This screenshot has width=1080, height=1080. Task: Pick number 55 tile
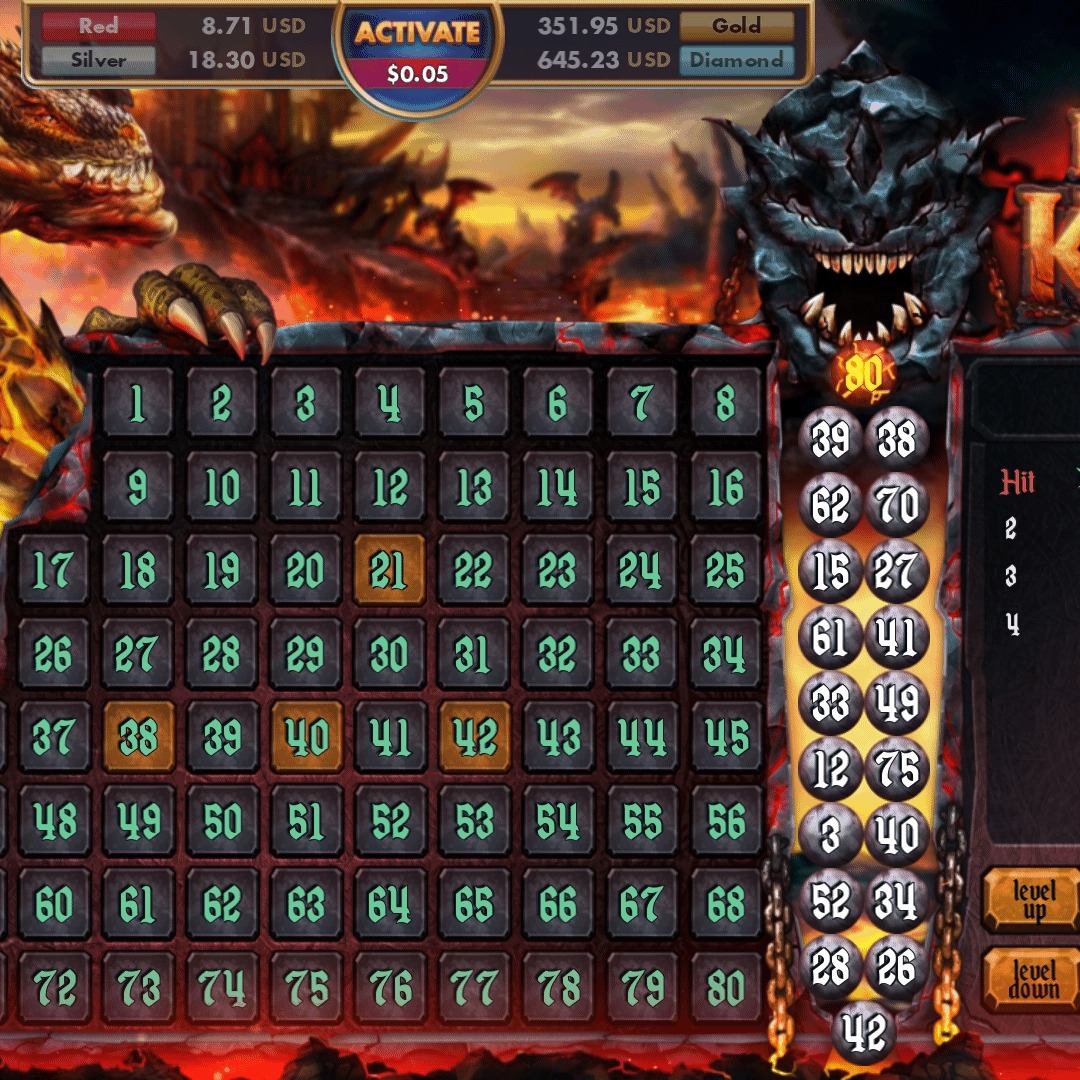[641, 821]
